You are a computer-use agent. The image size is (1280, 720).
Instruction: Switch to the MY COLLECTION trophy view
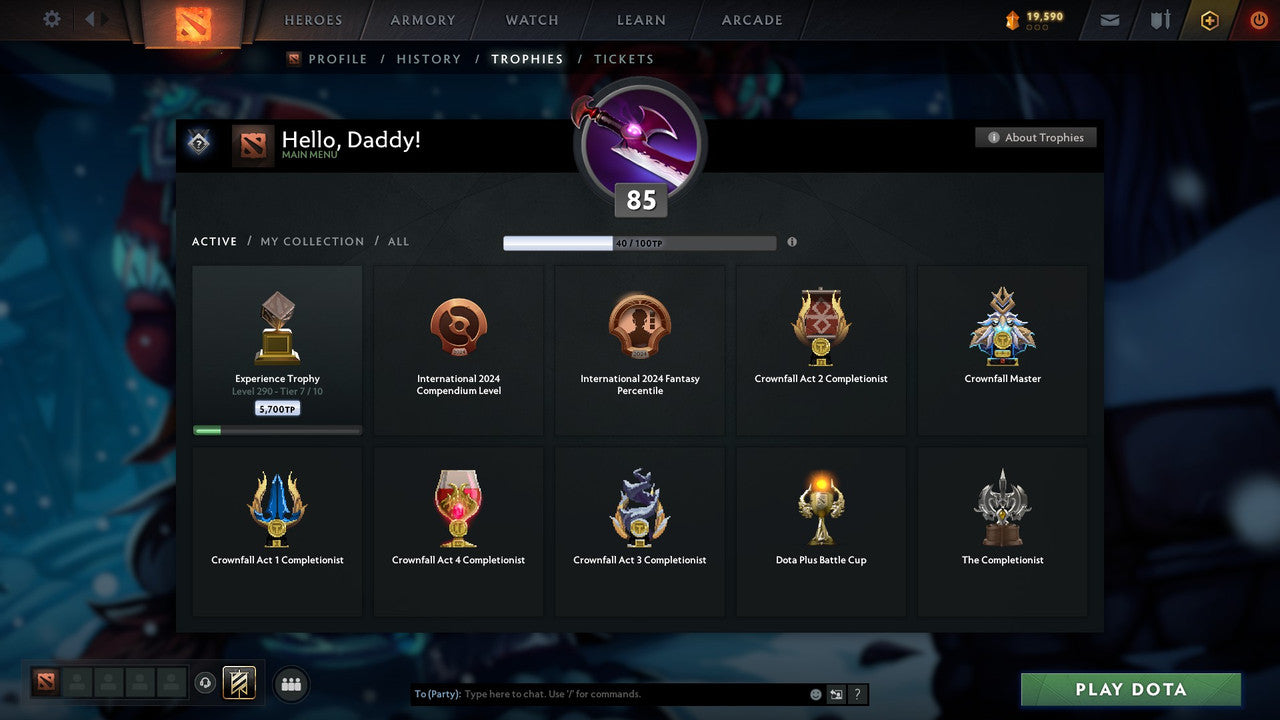coord(311,241)
